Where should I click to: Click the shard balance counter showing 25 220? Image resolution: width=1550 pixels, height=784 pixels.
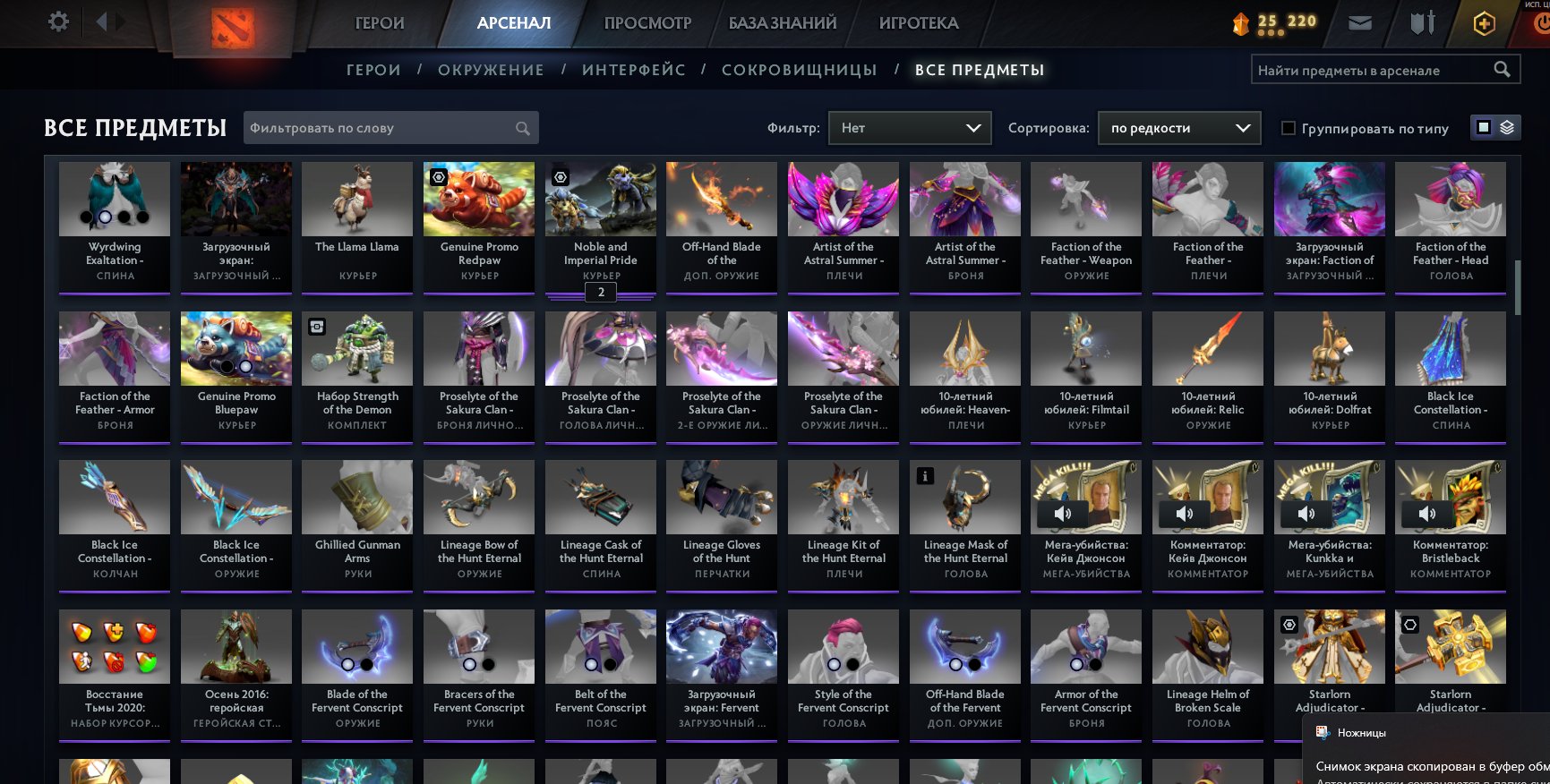coord(1278,20)
